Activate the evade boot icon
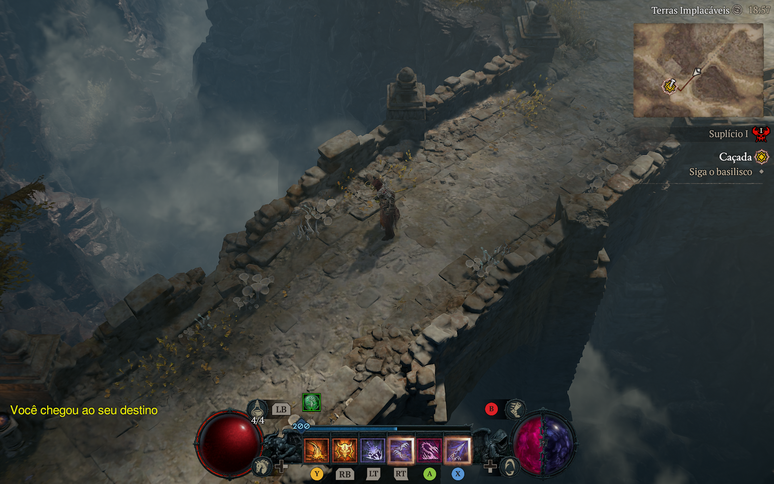 [515, 408]
